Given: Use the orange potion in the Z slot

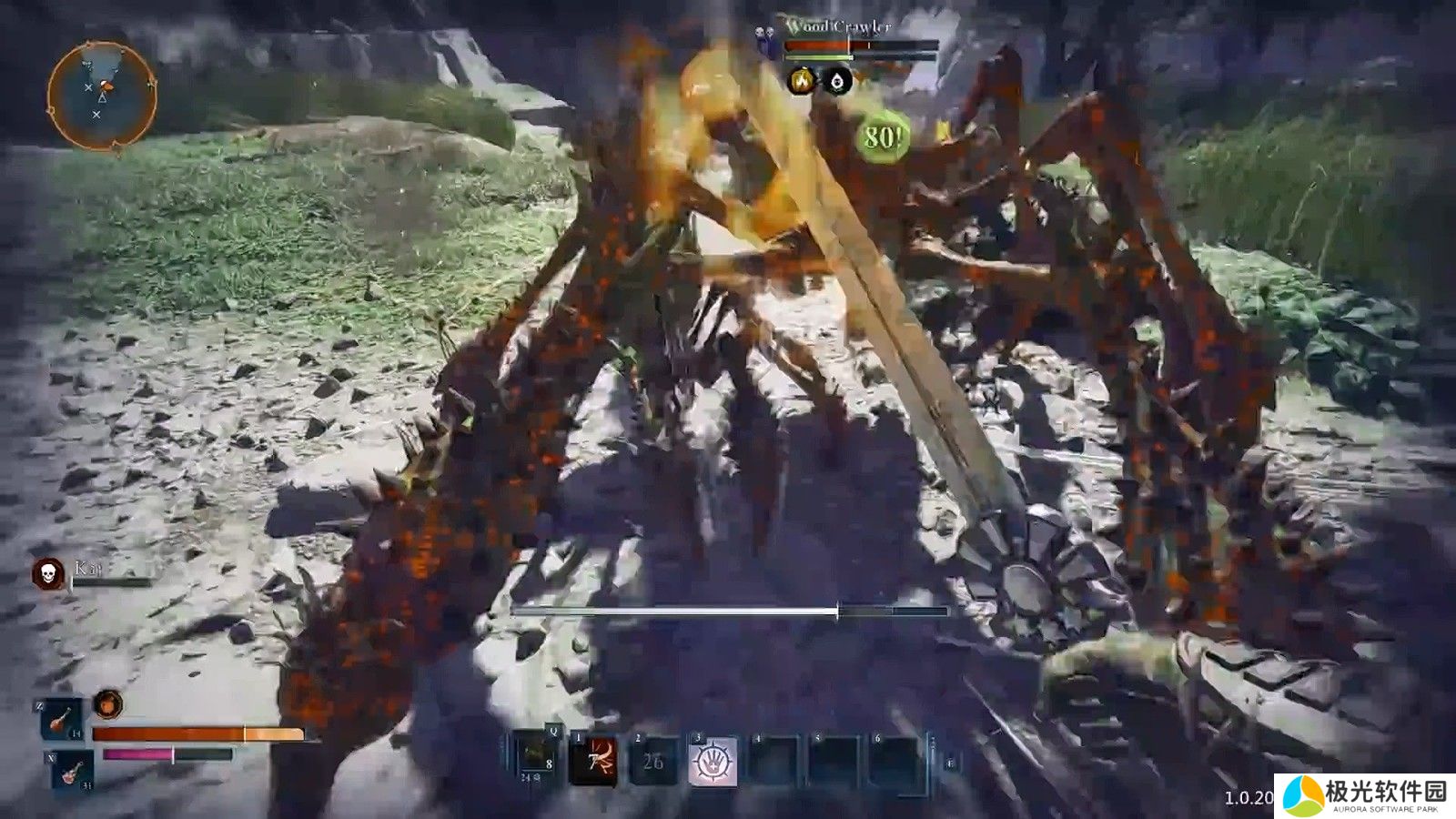Looking at the screenshot, I should pyautogui.click(x=63, y=720).
